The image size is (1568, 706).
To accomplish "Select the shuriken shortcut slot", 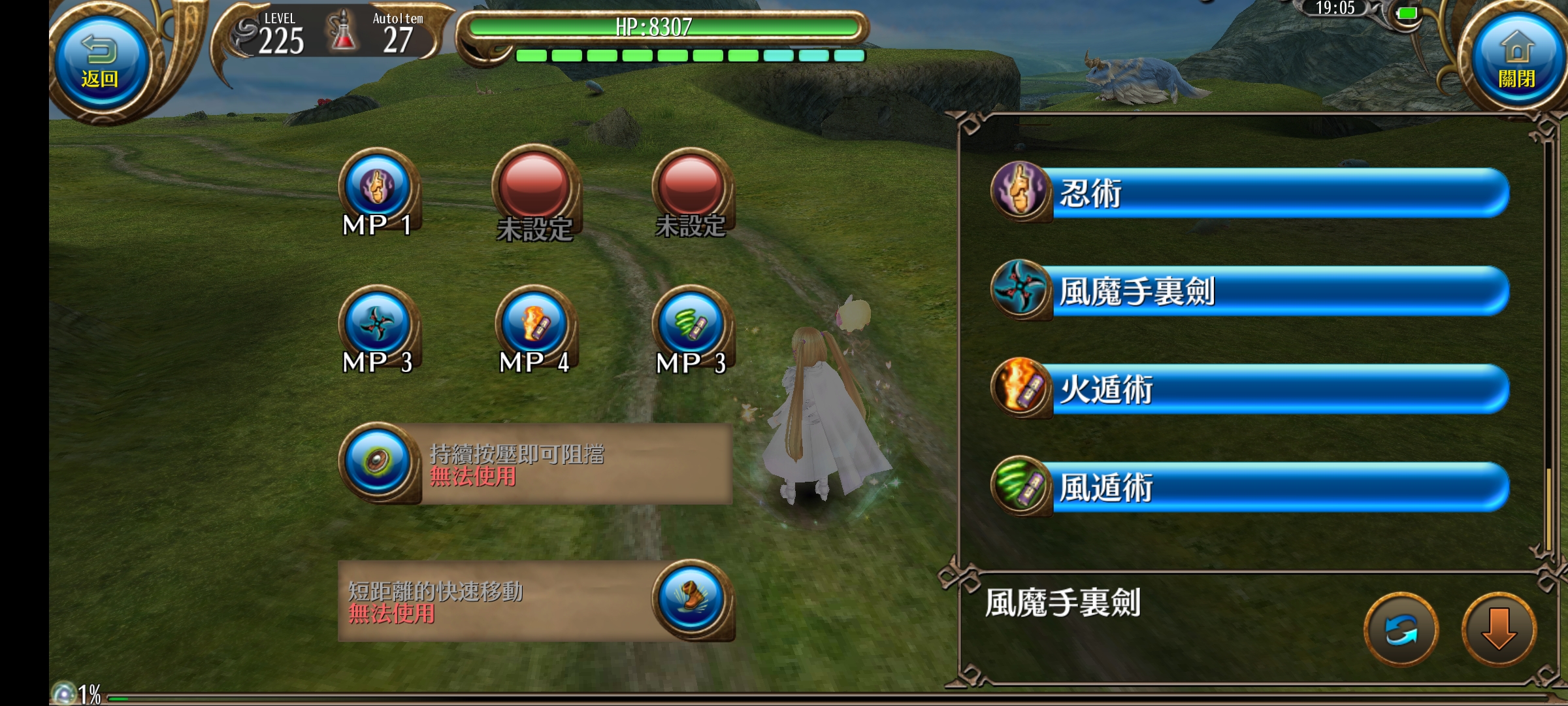I will coord(378,325).
